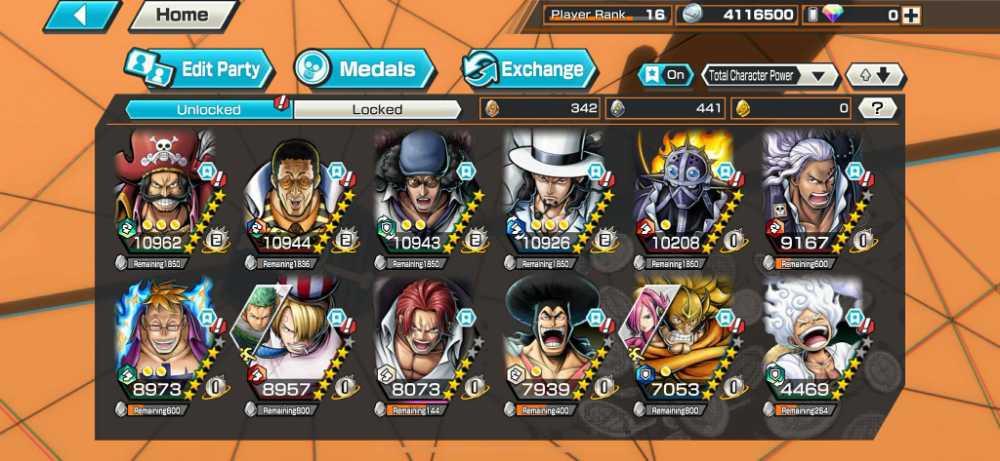Switch to the Unlocked tab
Screen dimensions: 1000x461
pos(208,108)
